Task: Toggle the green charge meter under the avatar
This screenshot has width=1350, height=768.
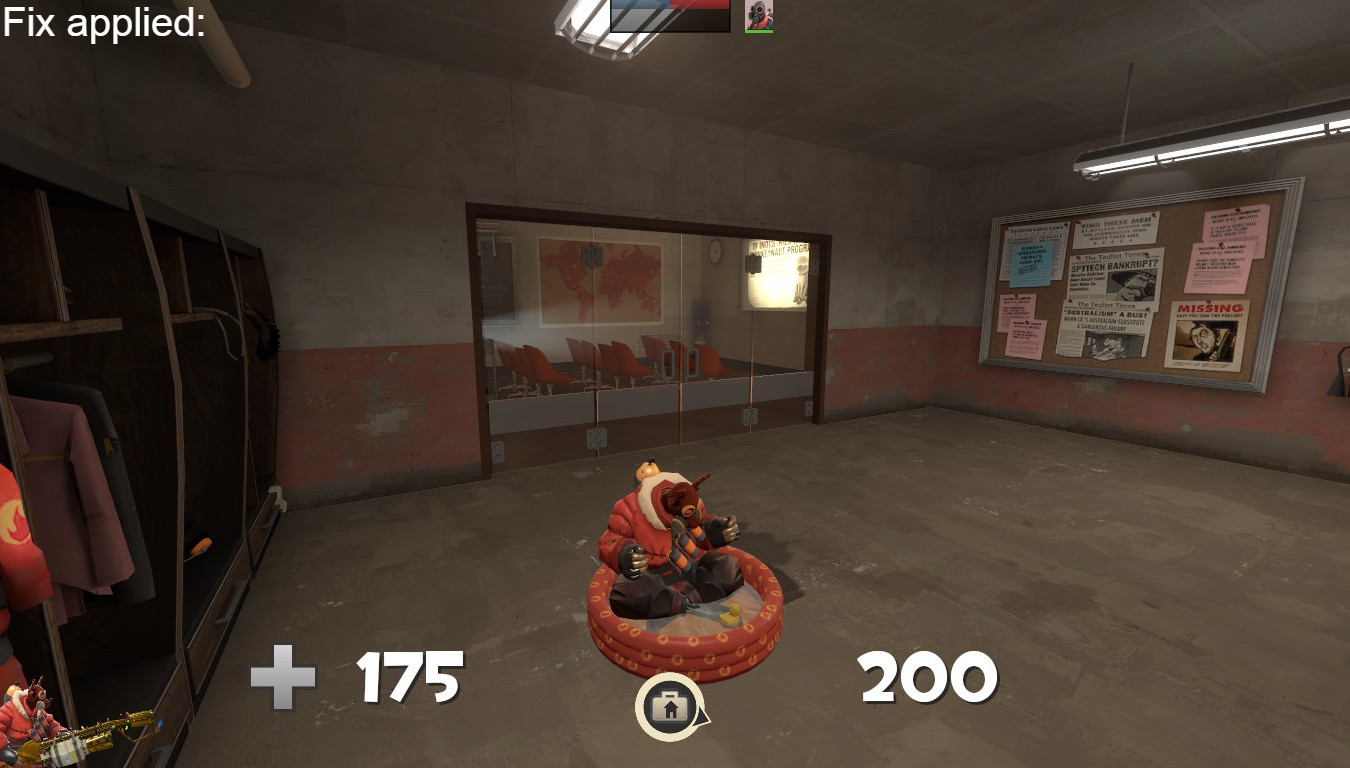Action: pyautogui.click(x=759, y=31)
